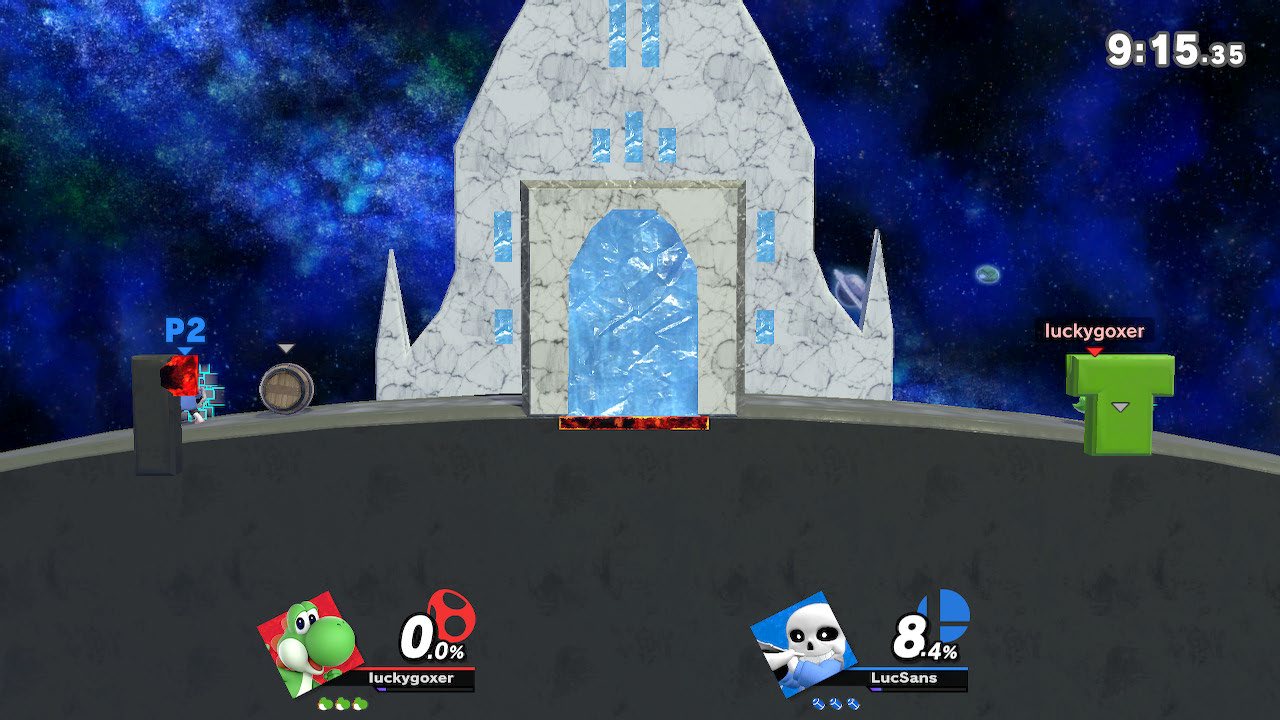This screenshot has height=720, width=1280.
Task: Expand the gray arrow on the green block fighter
Action: tap(1122, 408)
